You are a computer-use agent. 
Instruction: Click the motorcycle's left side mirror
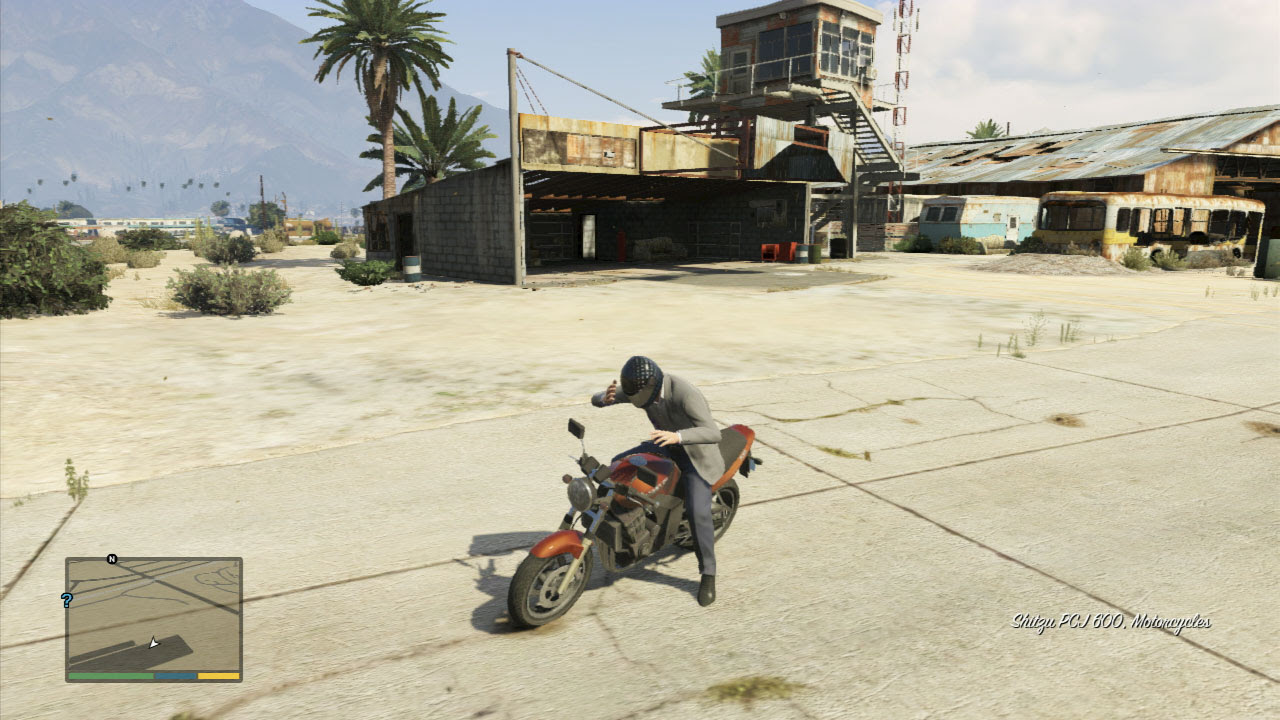578,430
